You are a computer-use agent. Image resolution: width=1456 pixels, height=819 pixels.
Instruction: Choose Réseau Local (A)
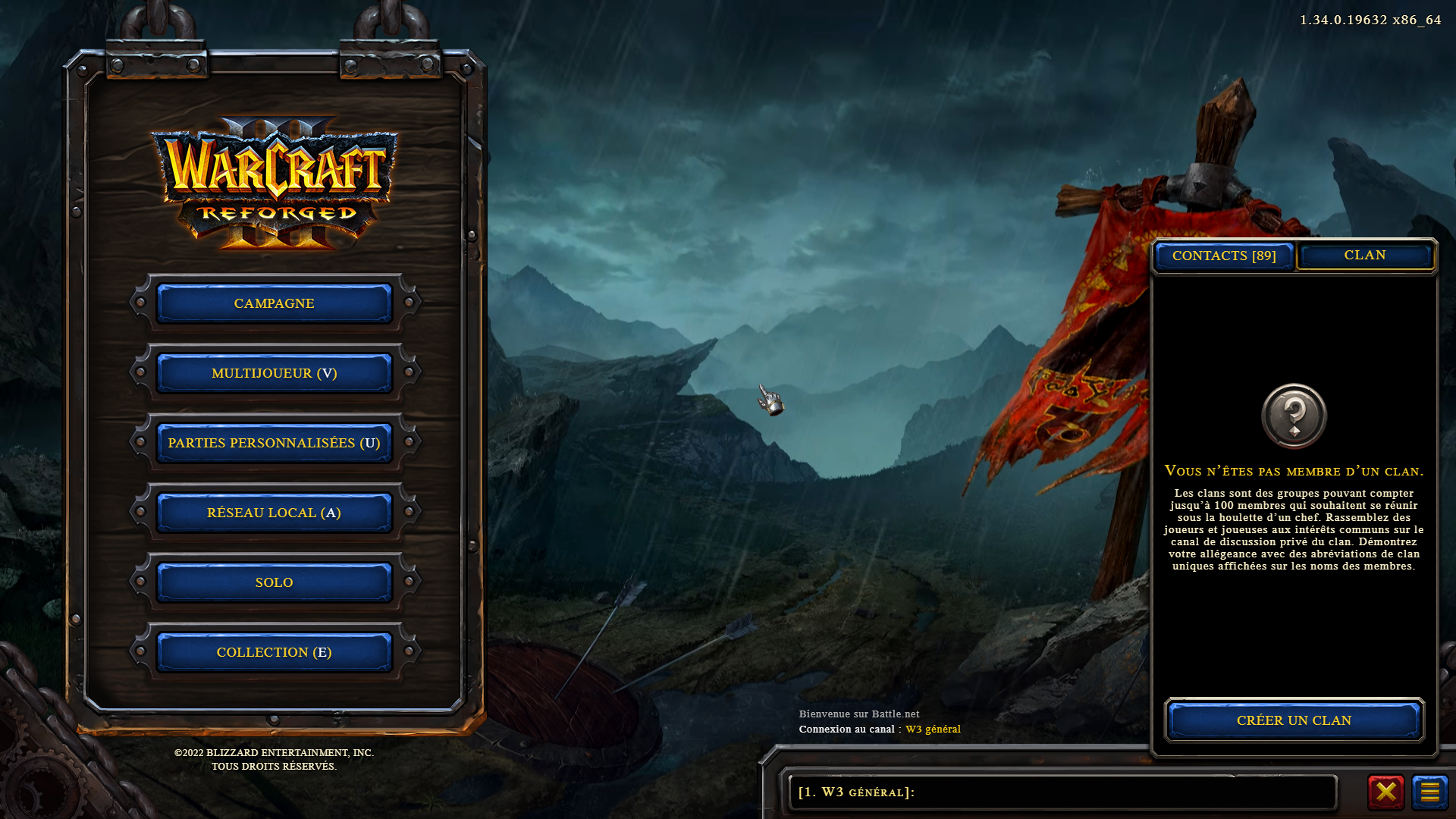pyautogui.click(x=274, y=513)
